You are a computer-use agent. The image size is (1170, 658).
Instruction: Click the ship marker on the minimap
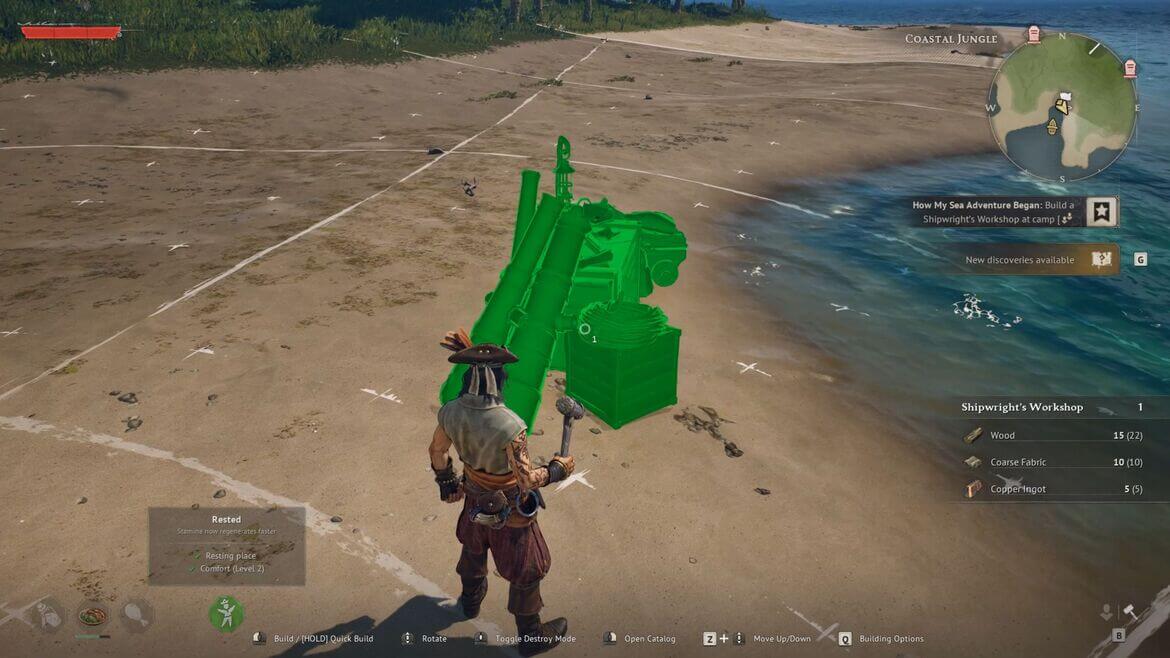(1052, 125)
